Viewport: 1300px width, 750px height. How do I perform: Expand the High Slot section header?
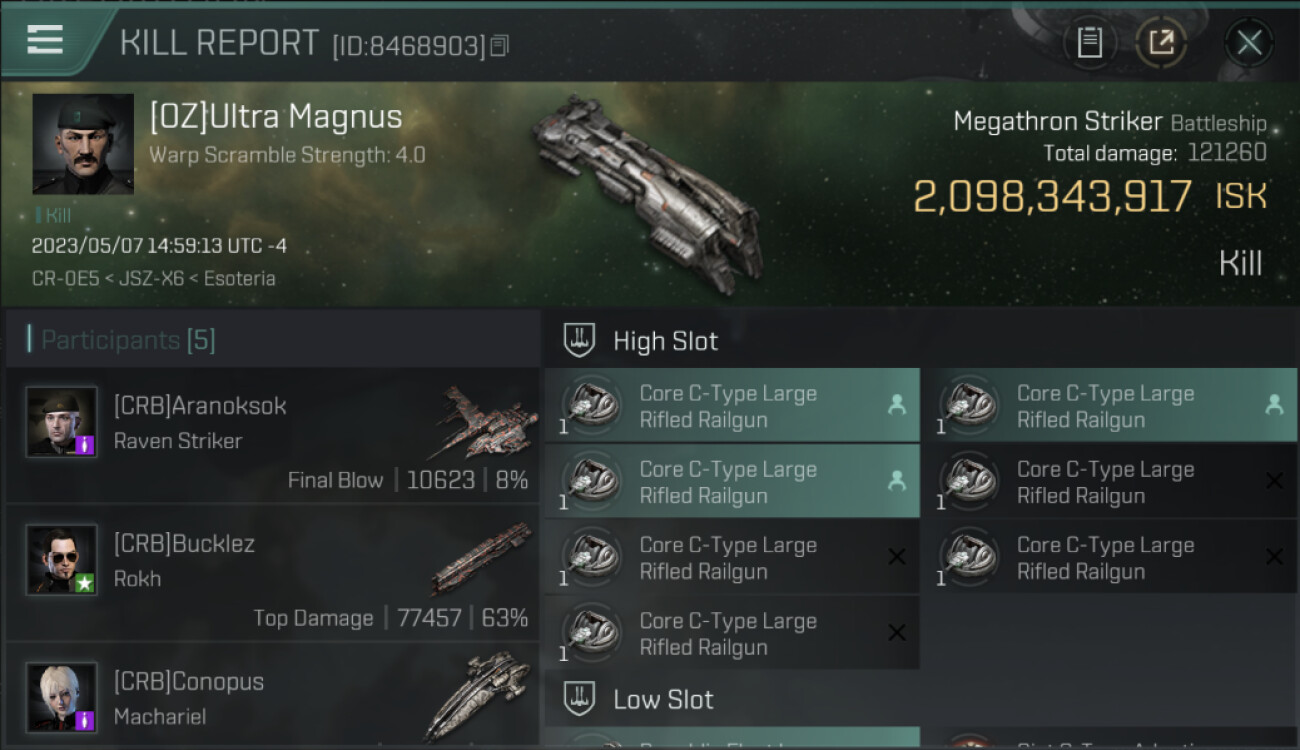pyautogui.click(x=665, y=341)
